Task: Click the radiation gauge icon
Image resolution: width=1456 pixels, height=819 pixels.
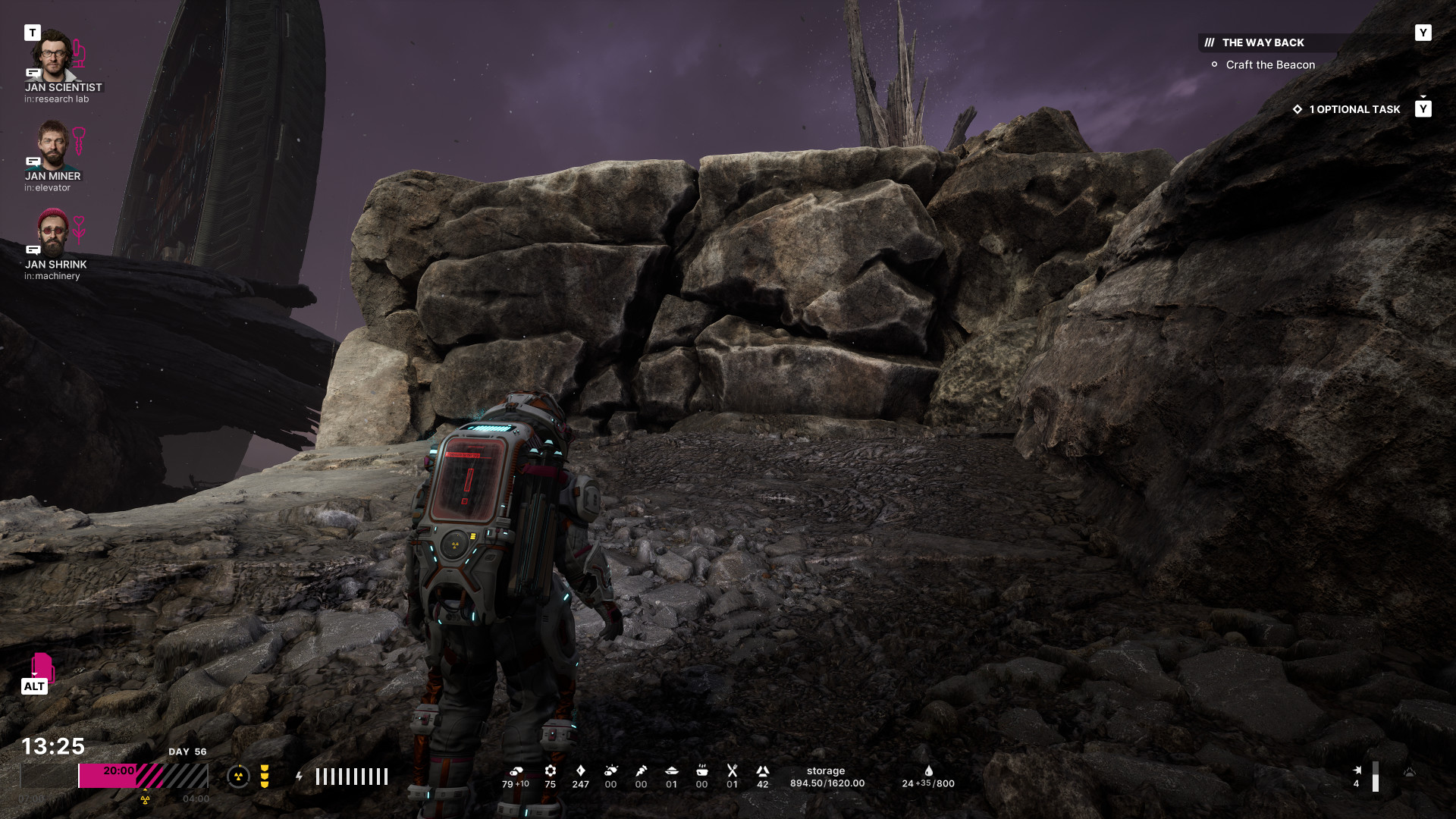Action: click(x=238, y=777)
